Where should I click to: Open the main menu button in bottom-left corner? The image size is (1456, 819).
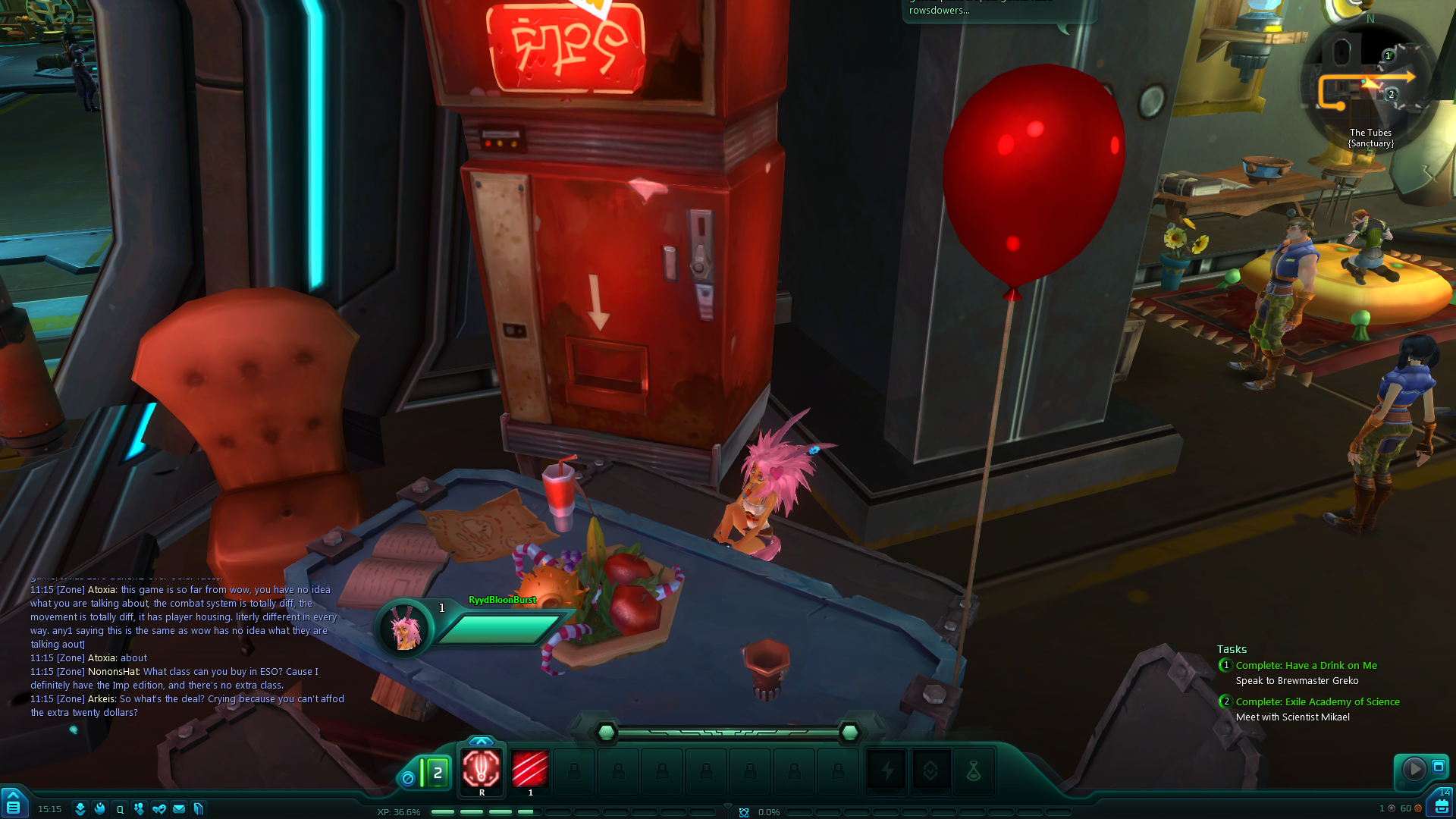13,804
